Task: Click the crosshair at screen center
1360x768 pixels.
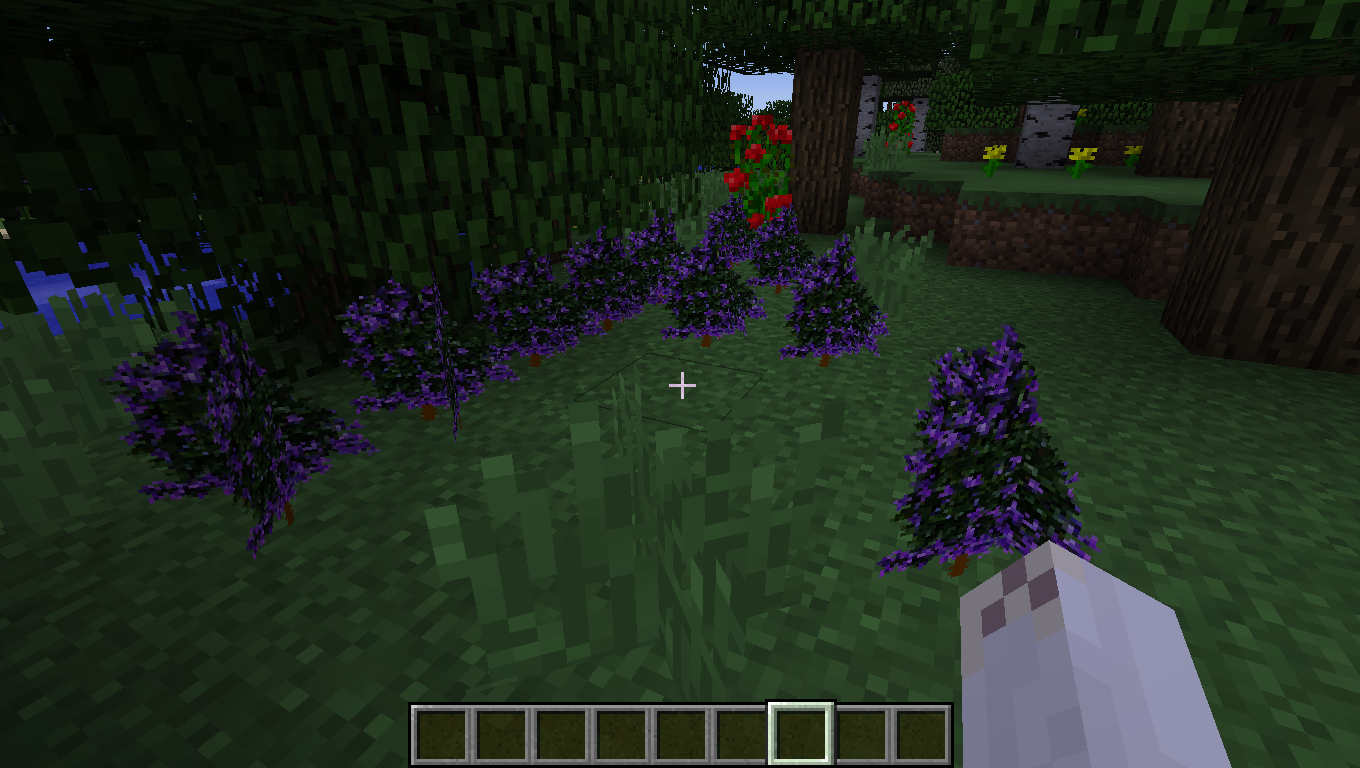Action: (682, 384)
